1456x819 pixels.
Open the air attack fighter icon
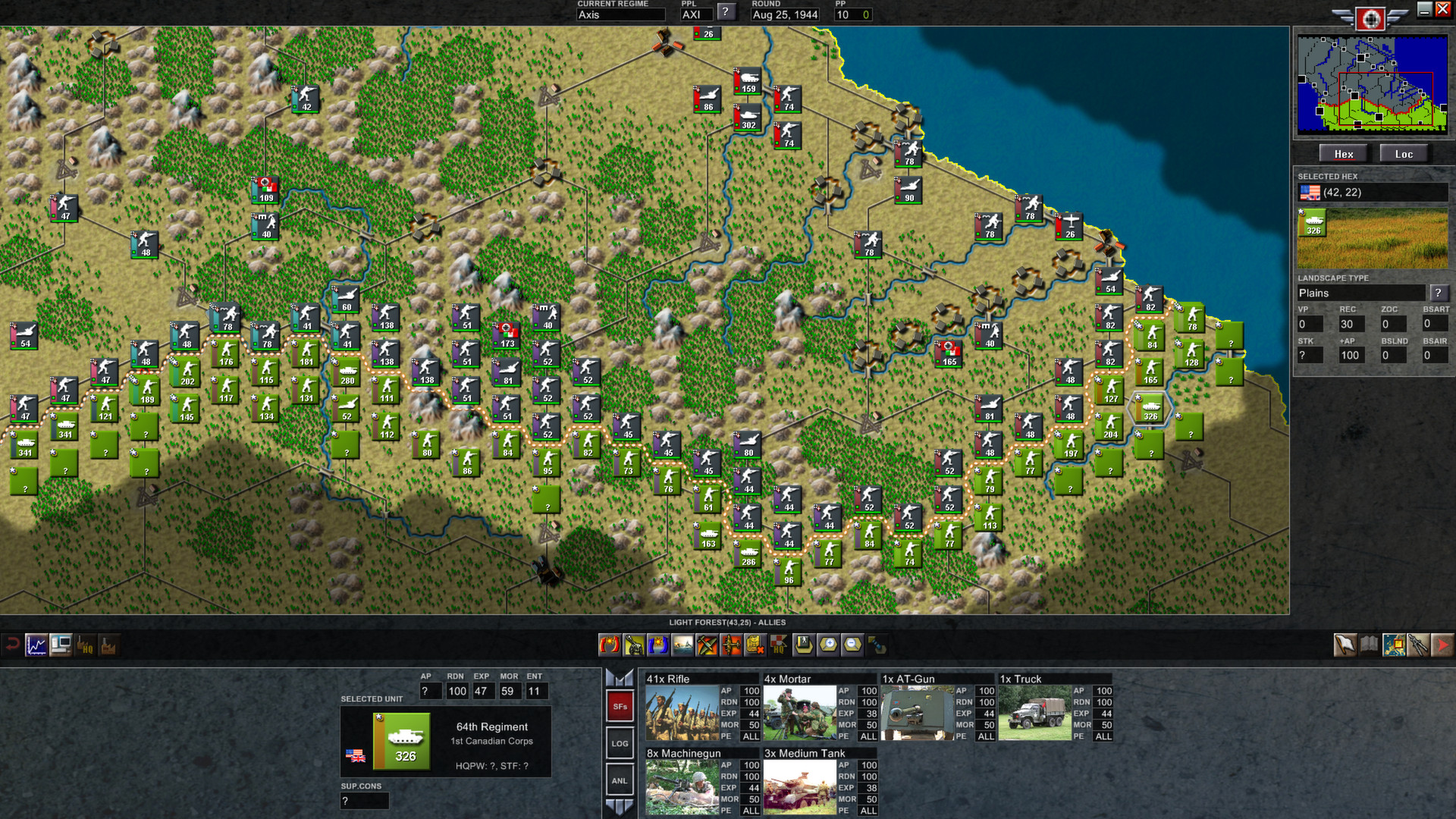707,646
